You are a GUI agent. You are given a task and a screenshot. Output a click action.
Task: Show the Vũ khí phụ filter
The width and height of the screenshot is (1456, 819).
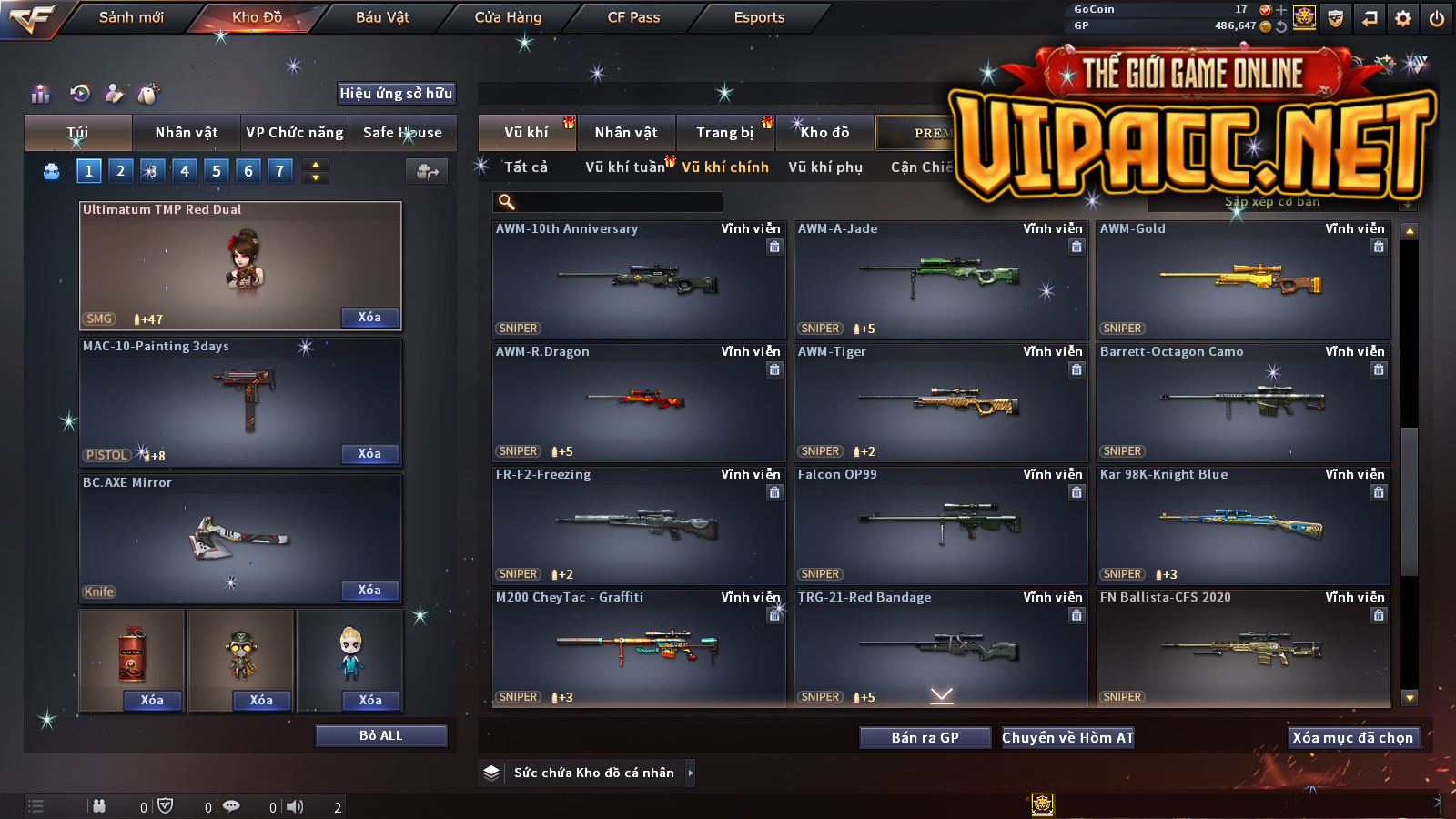tap(825, 167)
